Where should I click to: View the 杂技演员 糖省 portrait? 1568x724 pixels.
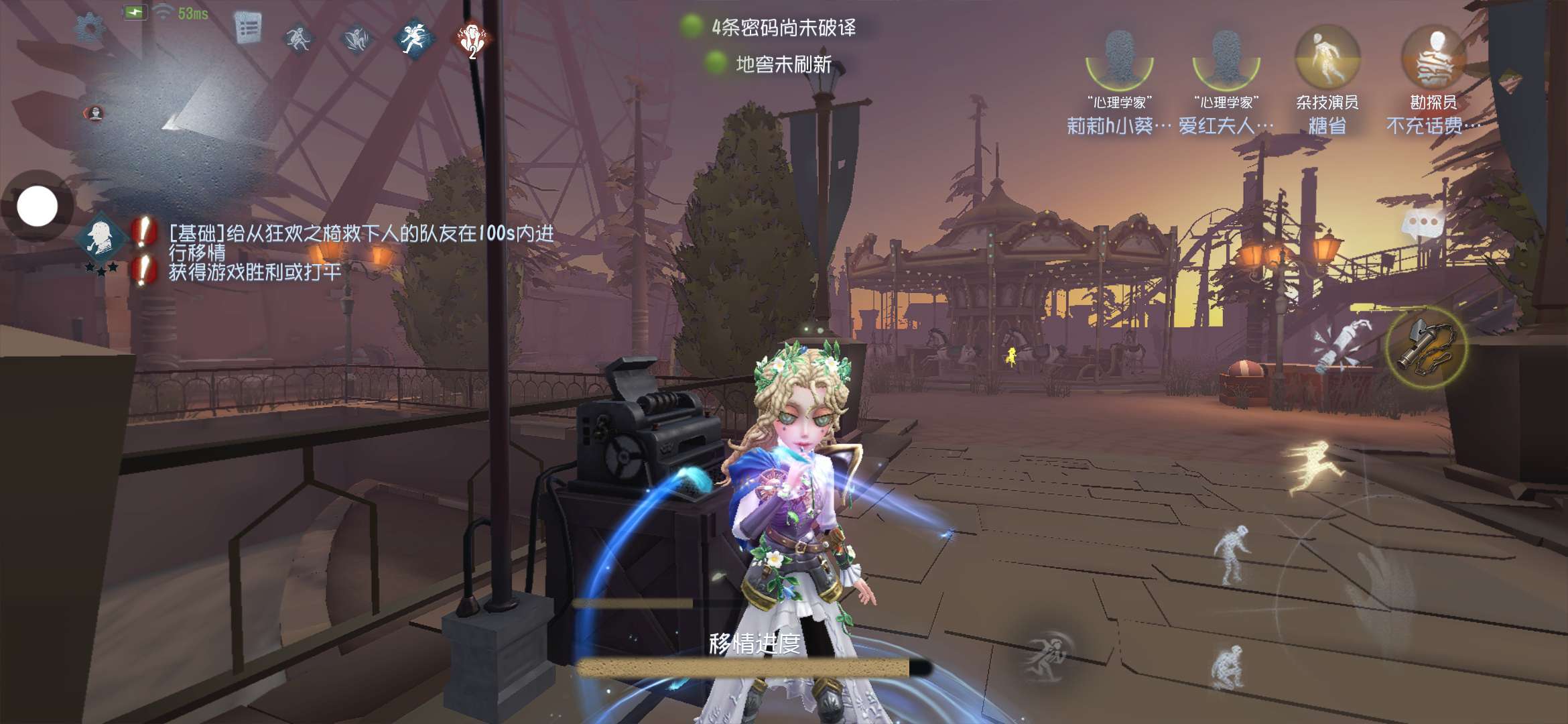click(x=1327, y=60)
